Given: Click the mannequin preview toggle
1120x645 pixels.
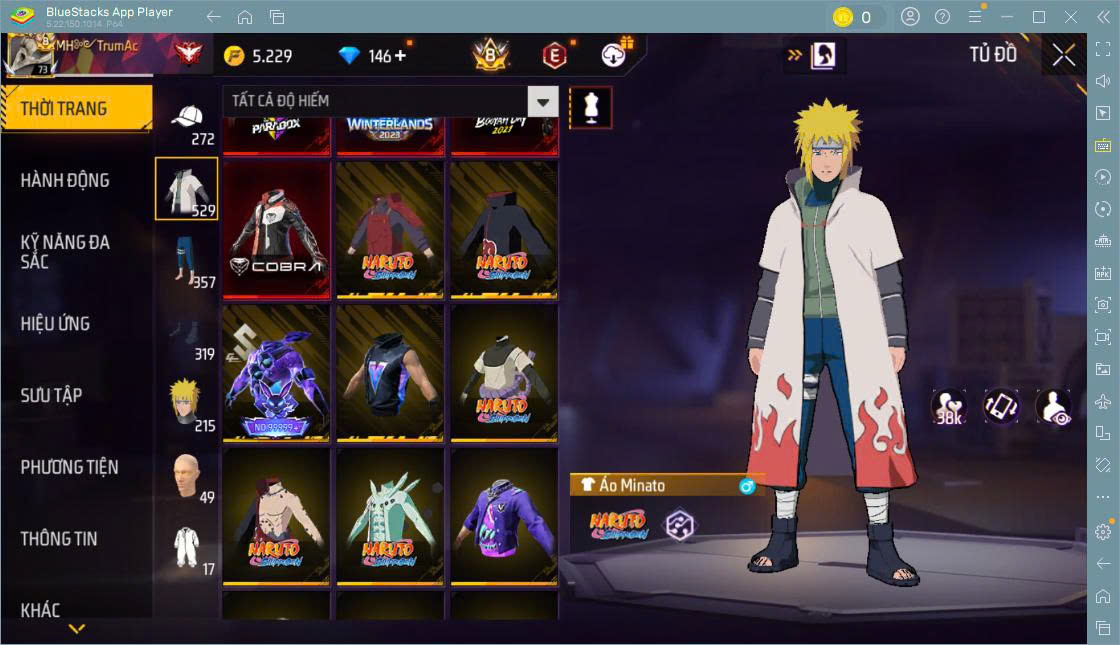Looking at the screenshot, I should [590, 107].
